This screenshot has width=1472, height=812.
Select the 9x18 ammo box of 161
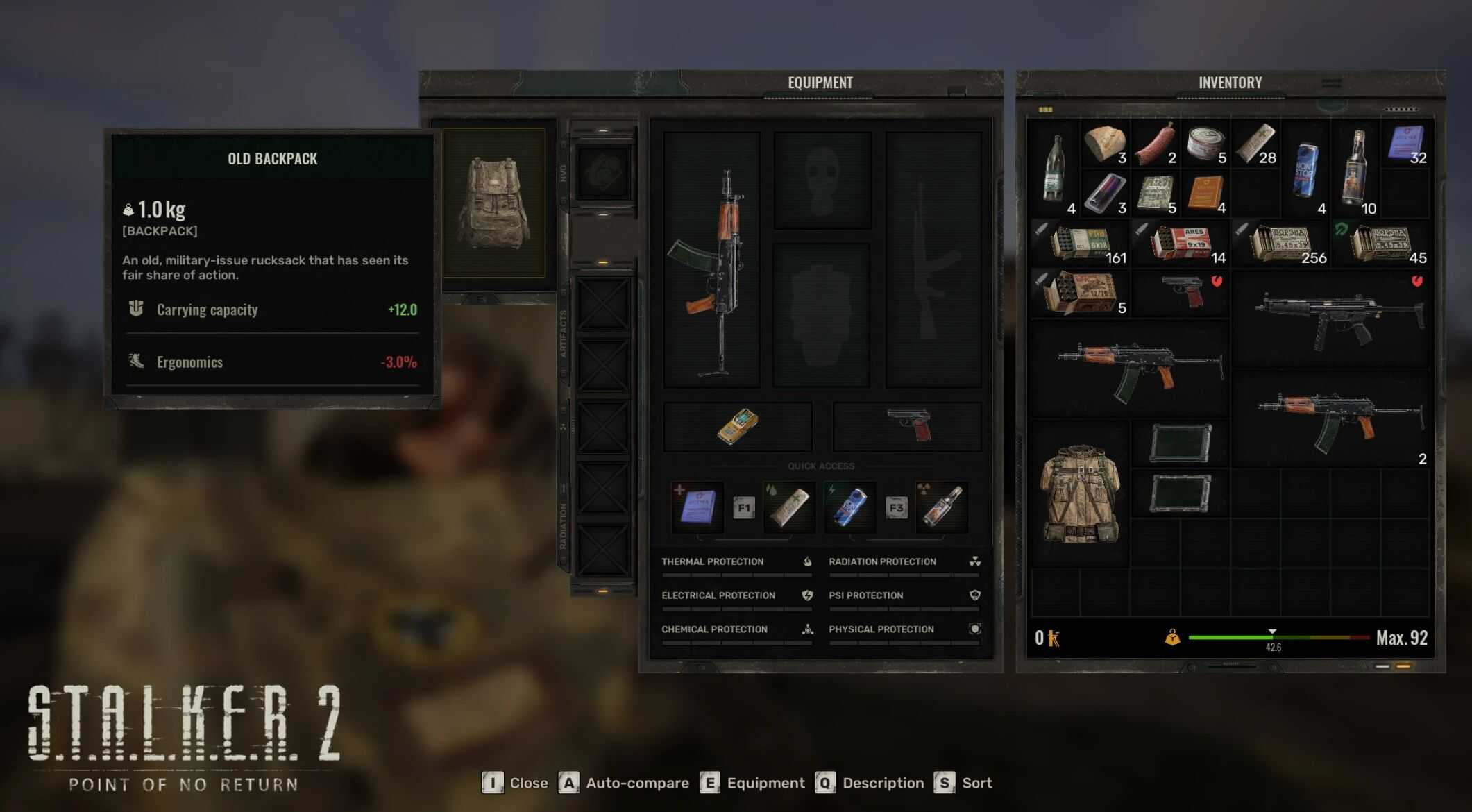click(1081, 244)
